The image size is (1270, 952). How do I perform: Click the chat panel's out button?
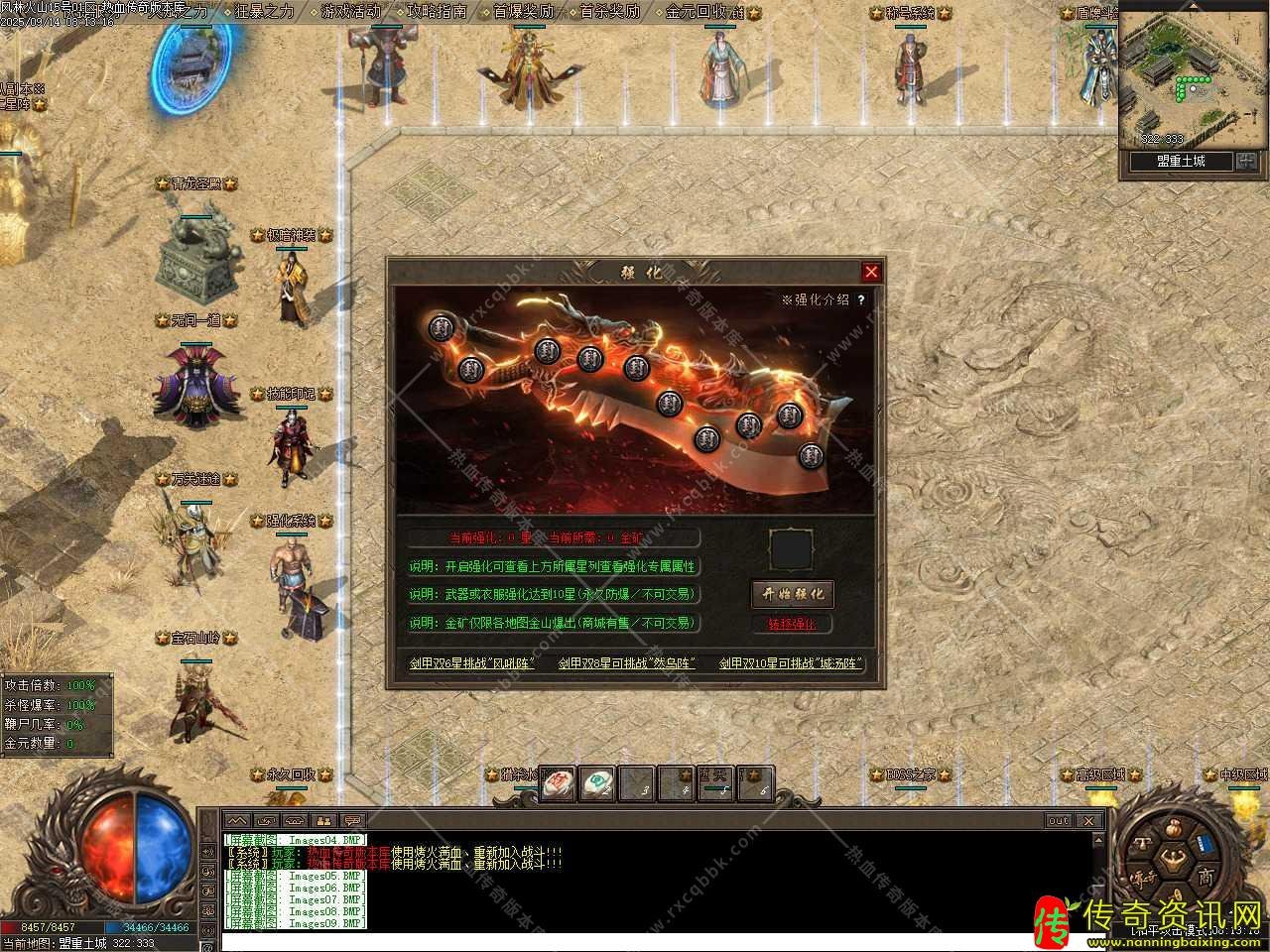pos(1059,821)
